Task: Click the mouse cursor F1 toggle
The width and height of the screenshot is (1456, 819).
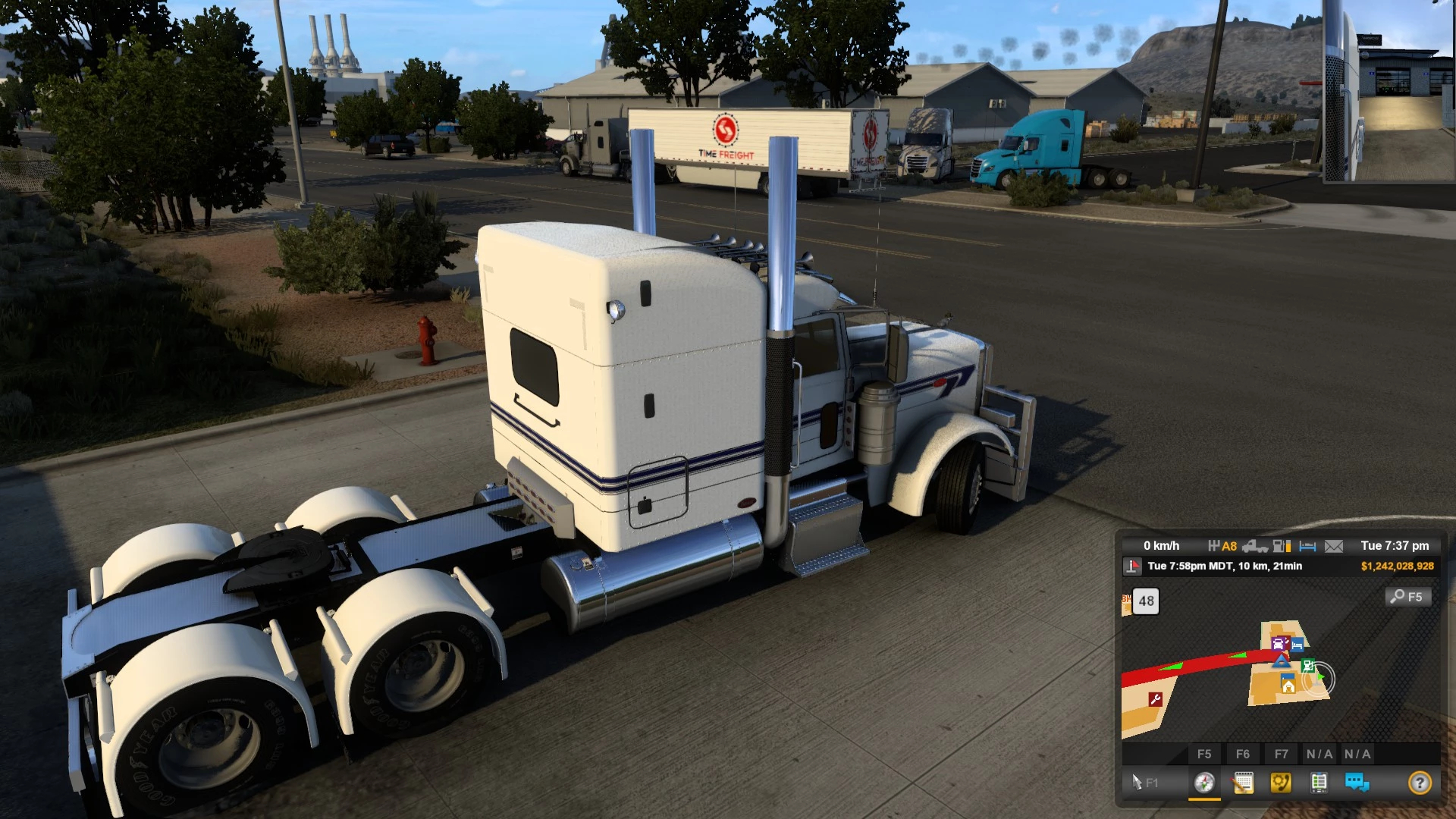Action: tap(1144, 782)
